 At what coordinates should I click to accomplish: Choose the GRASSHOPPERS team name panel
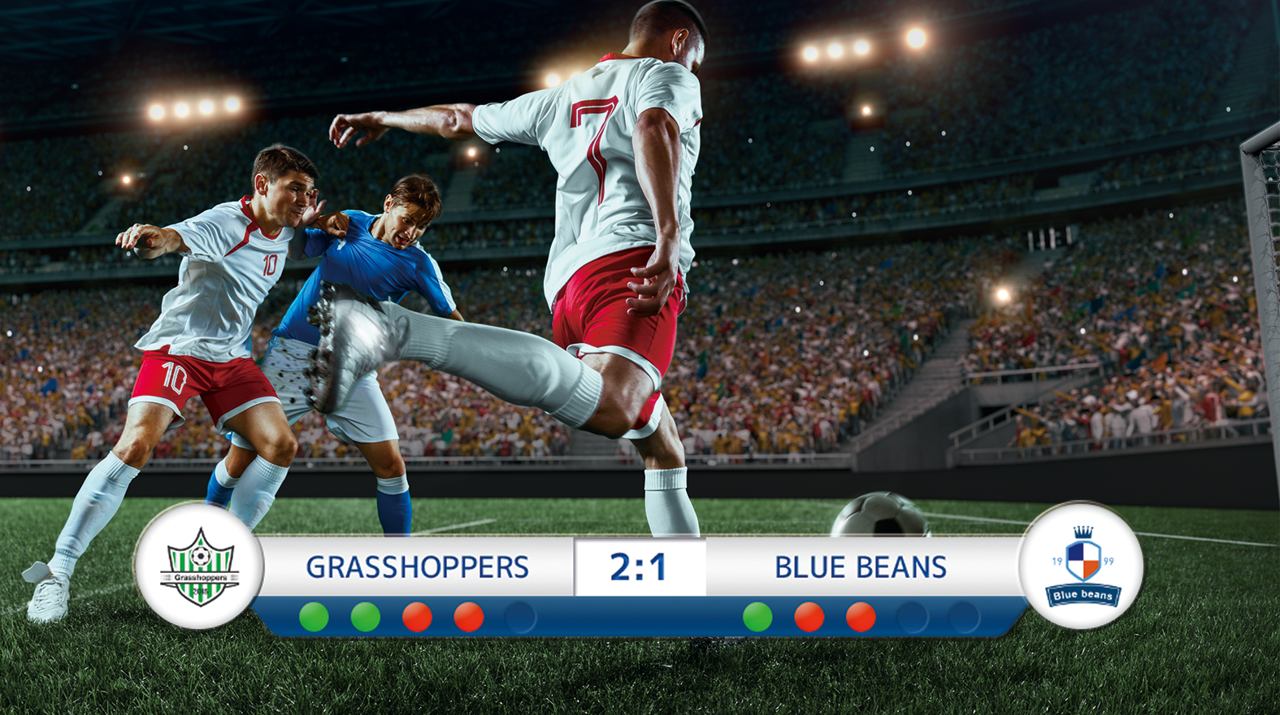417,567
